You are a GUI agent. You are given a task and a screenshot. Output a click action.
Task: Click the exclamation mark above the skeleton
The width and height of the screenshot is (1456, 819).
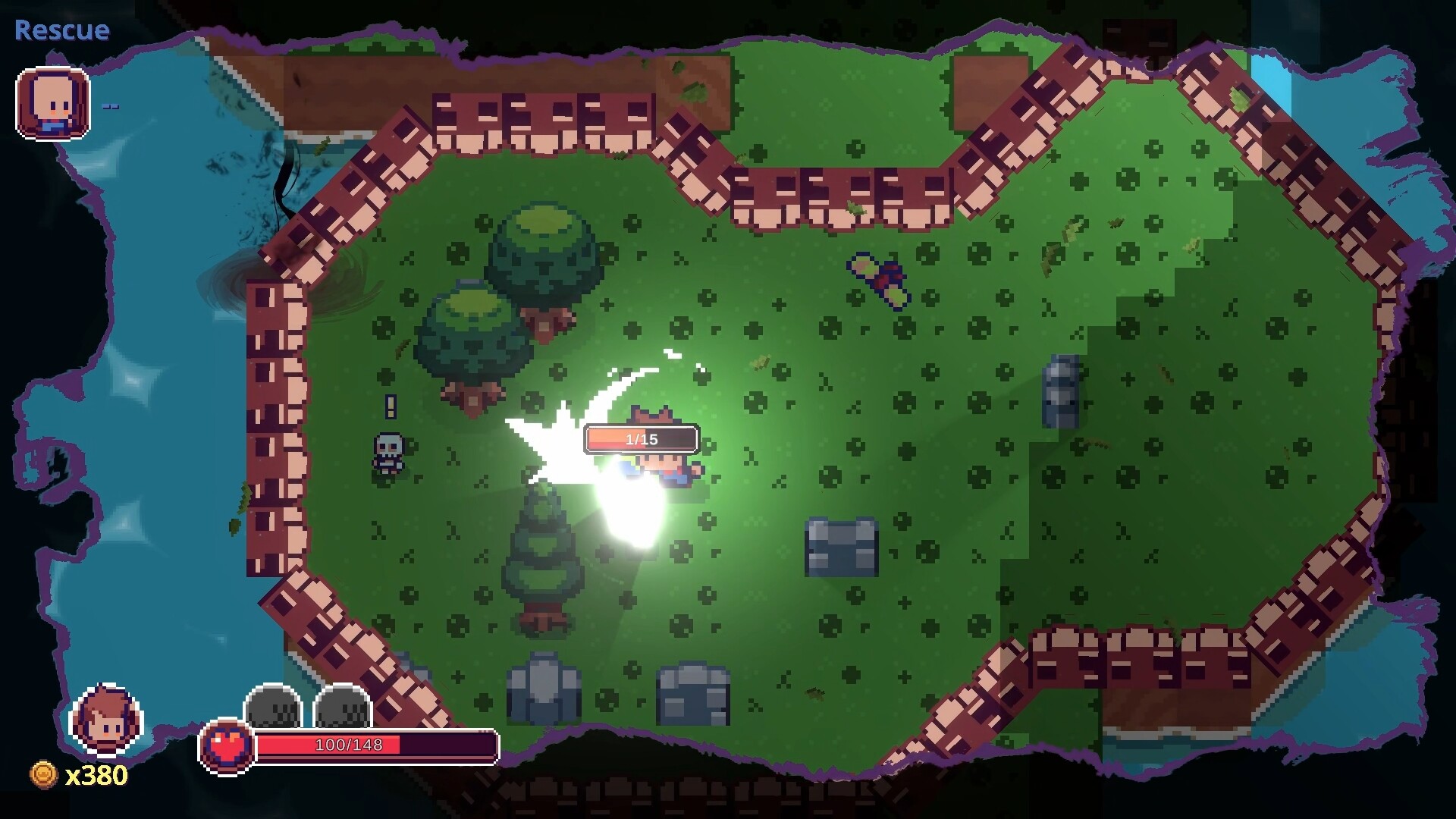(x=391, y=407)
